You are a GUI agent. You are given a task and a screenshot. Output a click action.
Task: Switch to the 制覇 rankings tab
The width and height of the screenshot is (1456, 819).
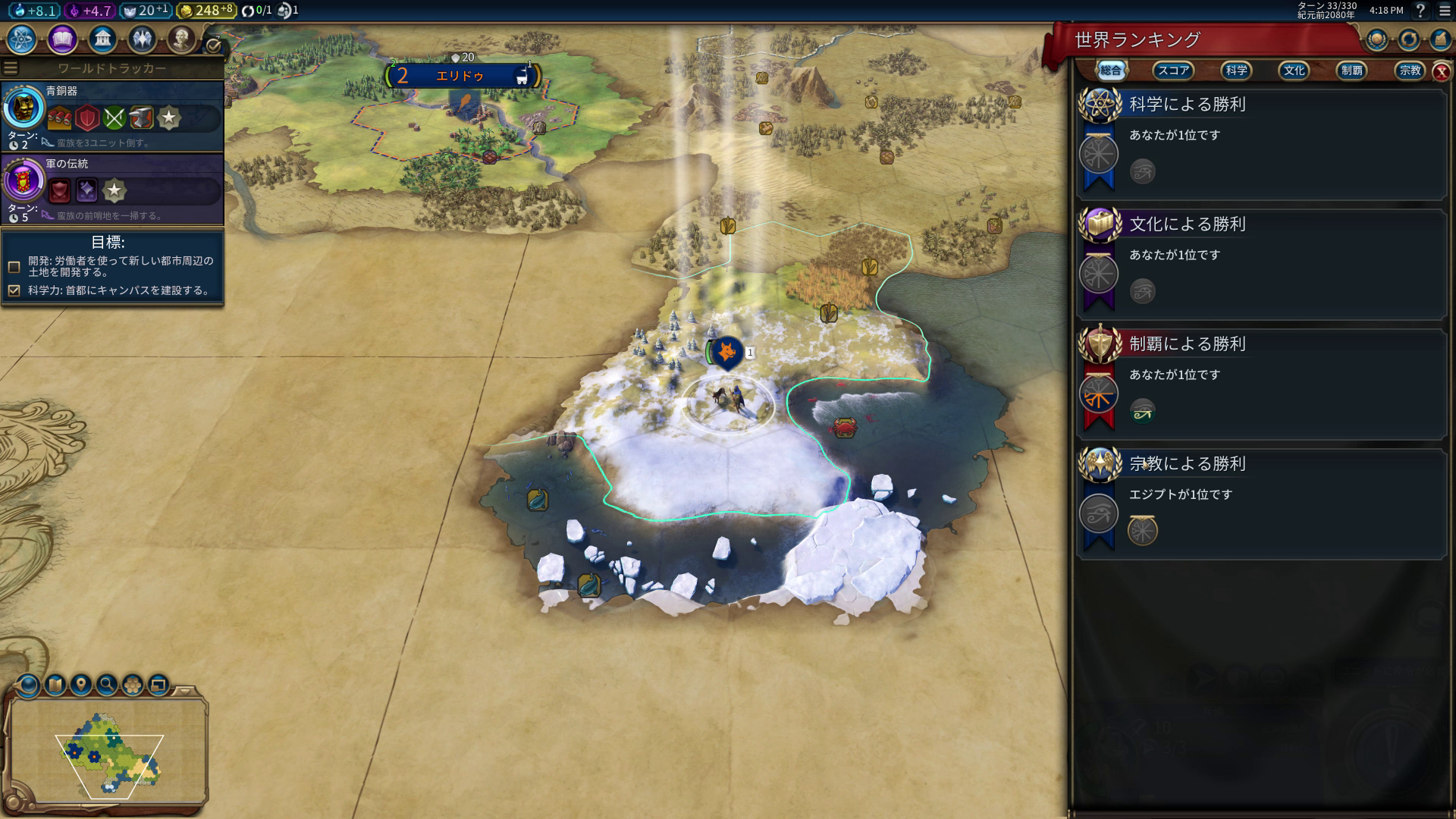pyautogui.click(x=1351, y=71)
